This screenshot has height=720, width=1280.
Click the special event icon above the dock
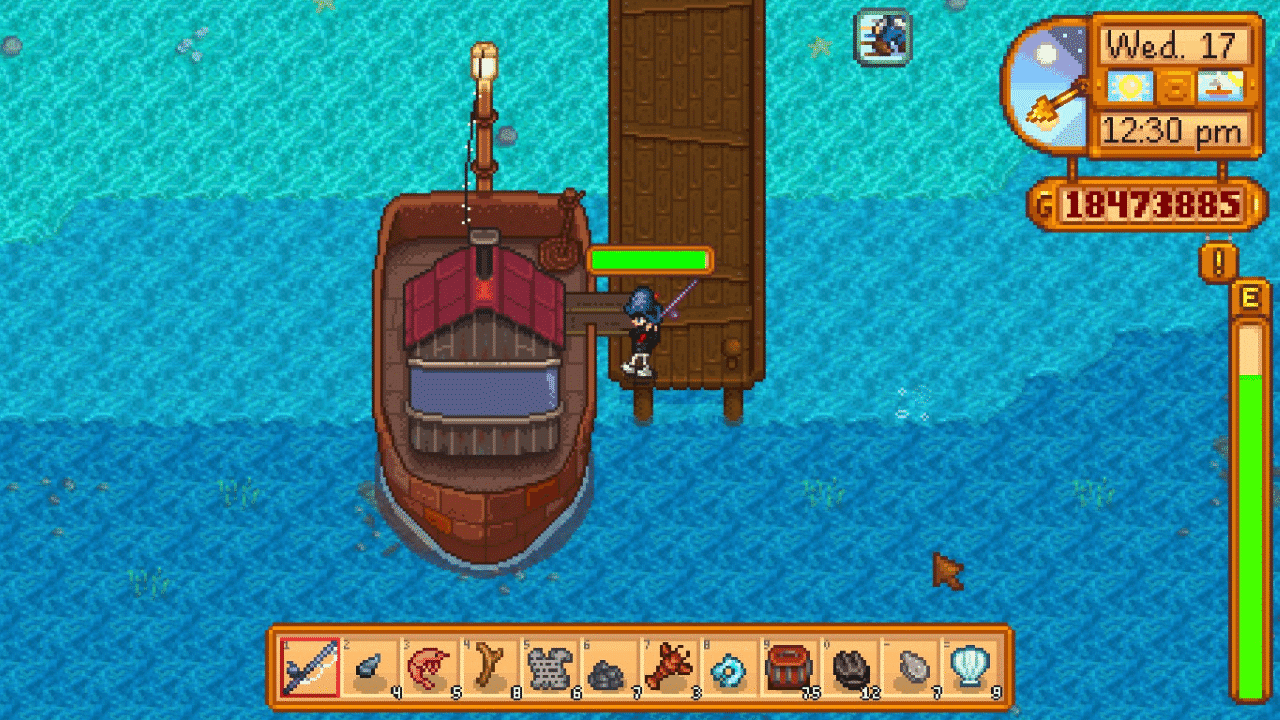(881, 36)
